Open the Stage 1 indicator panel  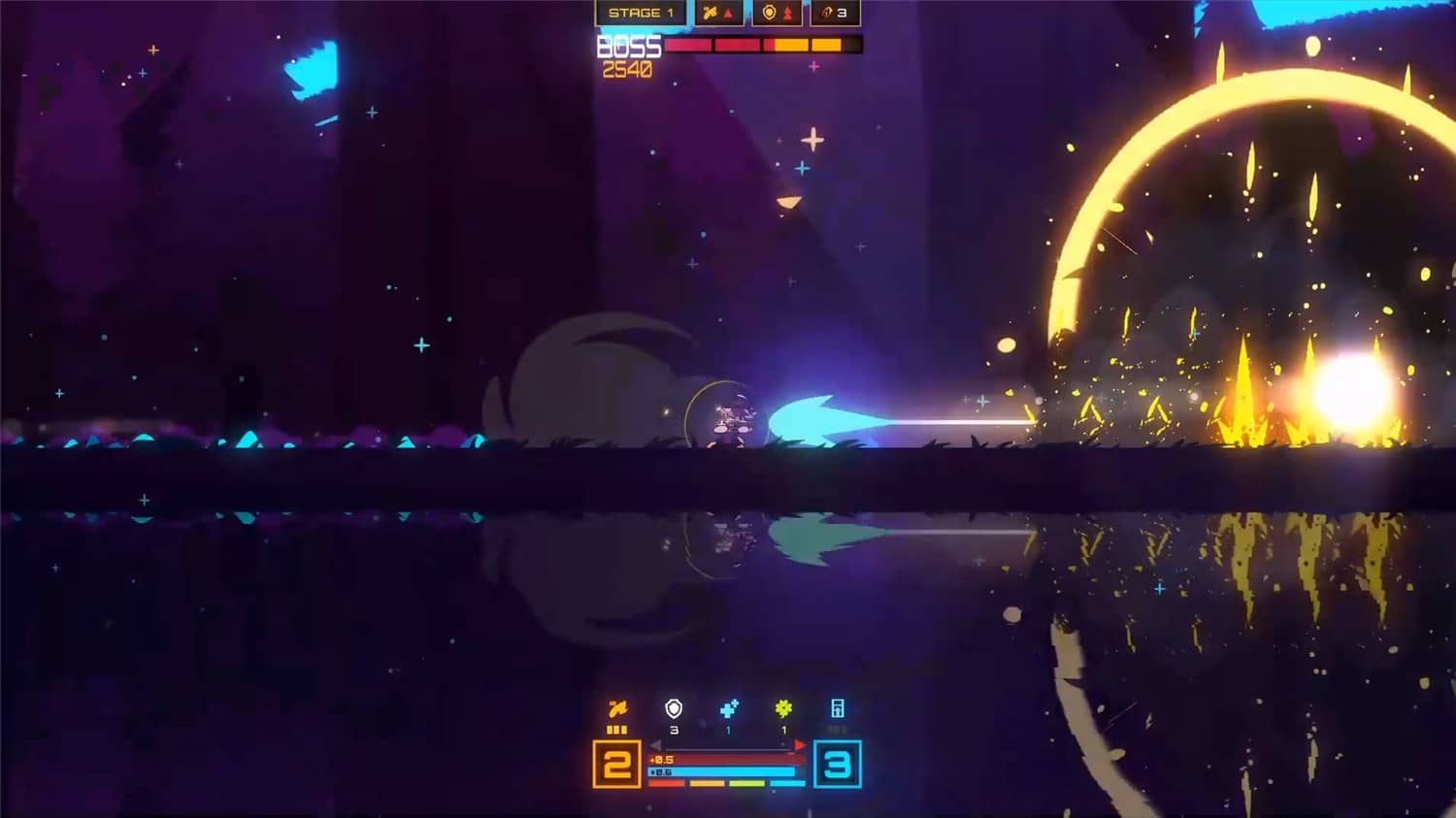coord(641,14)
